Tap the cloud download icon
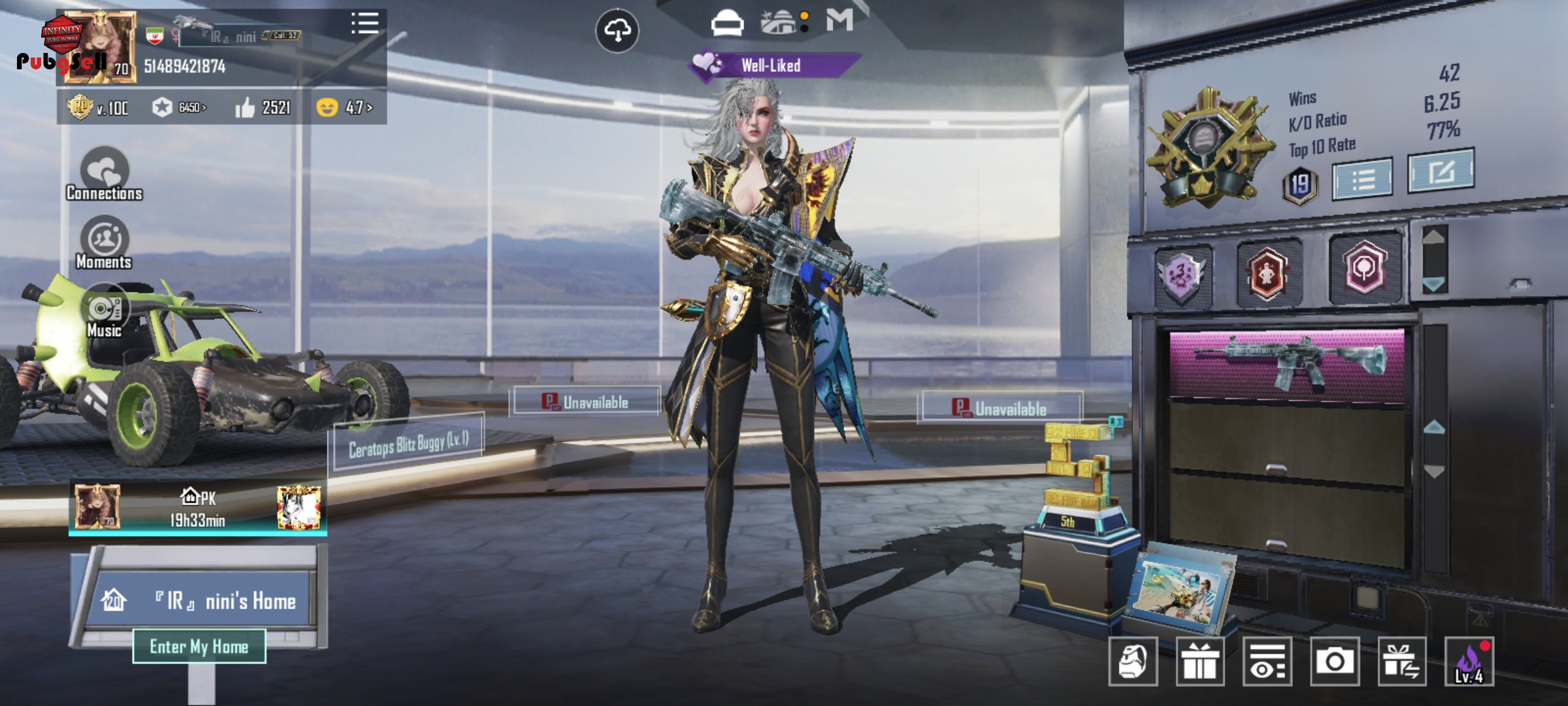Image resolution: width=1568 pixels, height=706 pixels. pos(617,30)
